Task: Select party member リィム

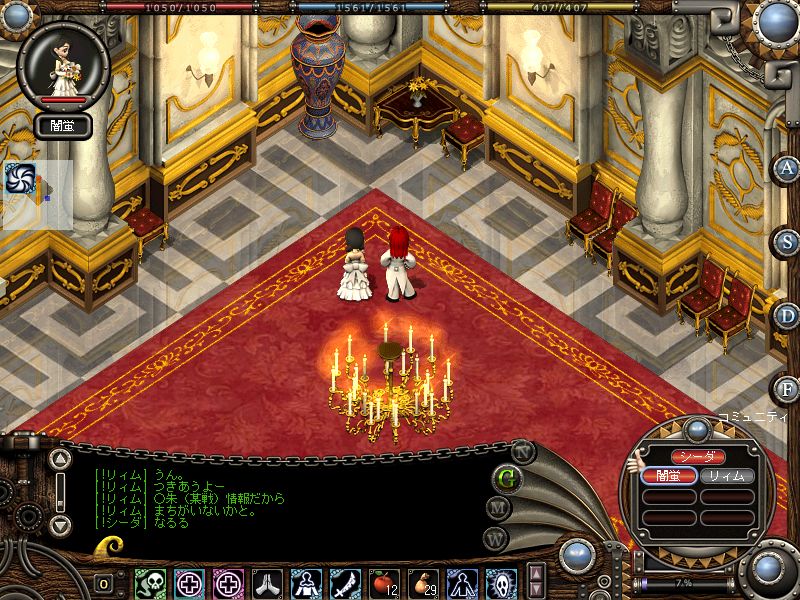Action: pos(727,476)
